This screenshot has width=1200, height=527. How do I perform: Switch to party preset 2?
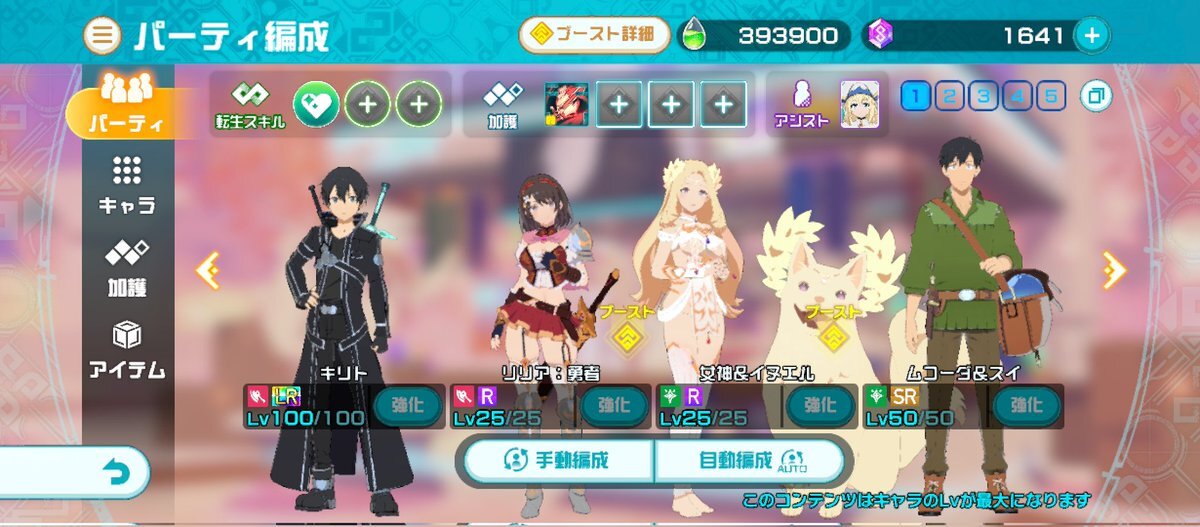click(949, 96)
